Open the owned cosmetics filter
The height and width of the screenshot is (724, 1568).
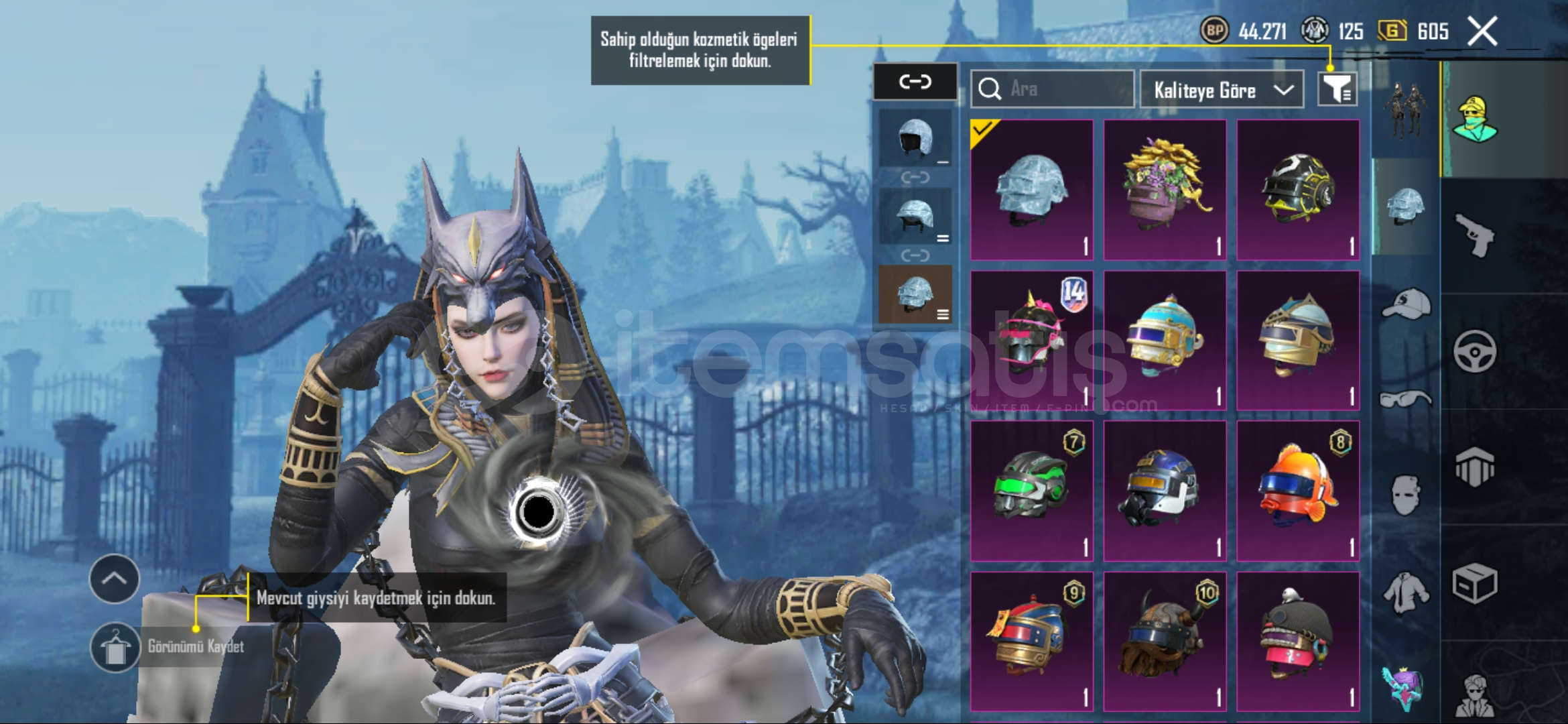(x=1337, y=89)
